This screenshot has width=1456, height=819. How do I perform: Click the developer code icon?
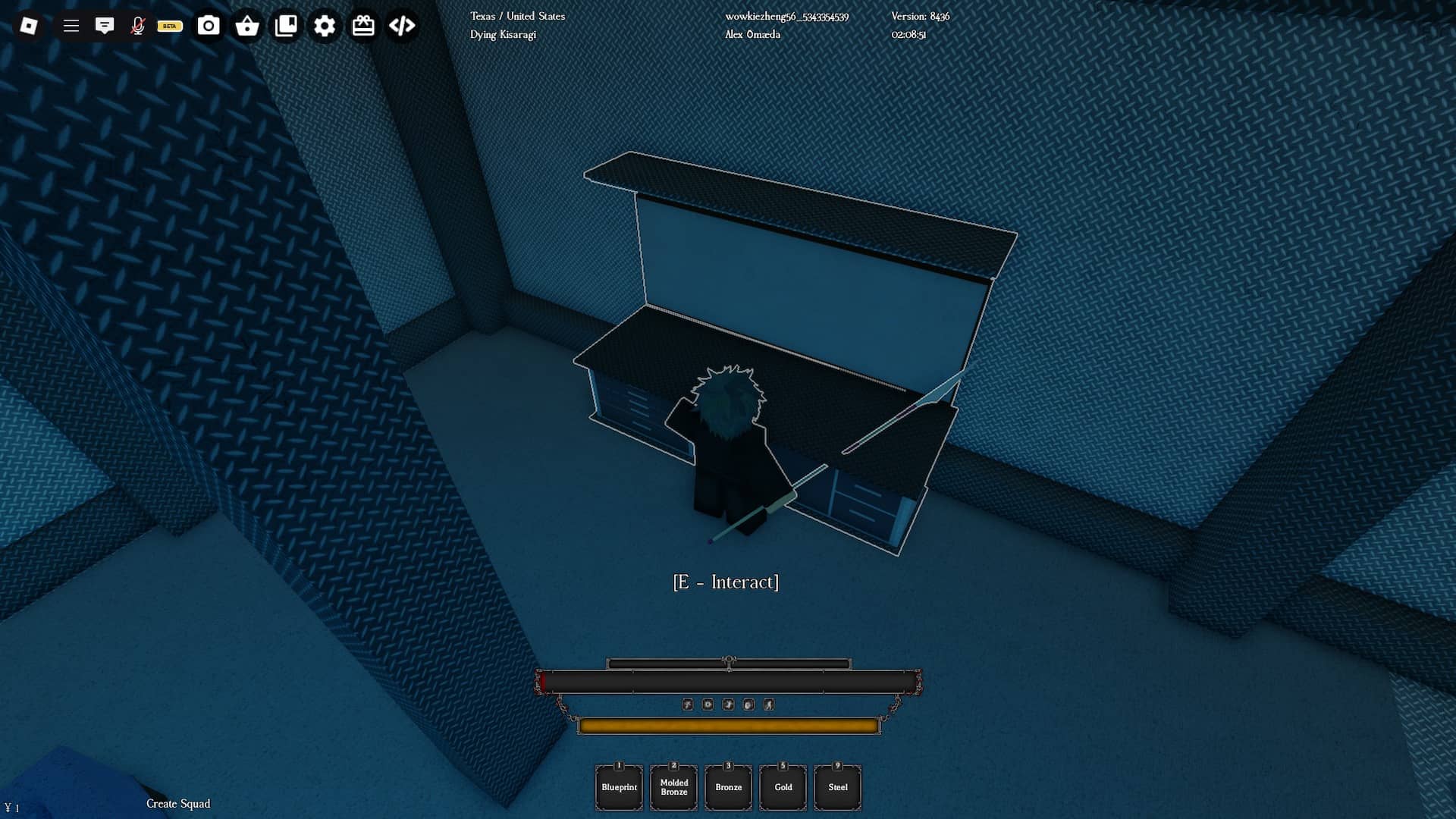click(x=402, y=25)
